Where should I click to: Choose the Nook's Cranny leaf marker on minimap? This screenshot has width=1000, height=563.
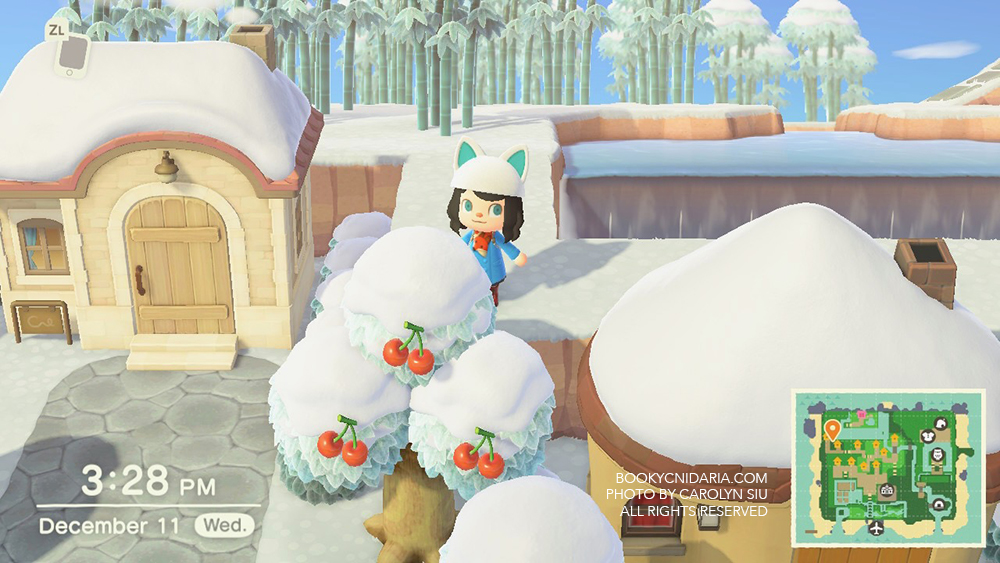click(x=940, y=425)
